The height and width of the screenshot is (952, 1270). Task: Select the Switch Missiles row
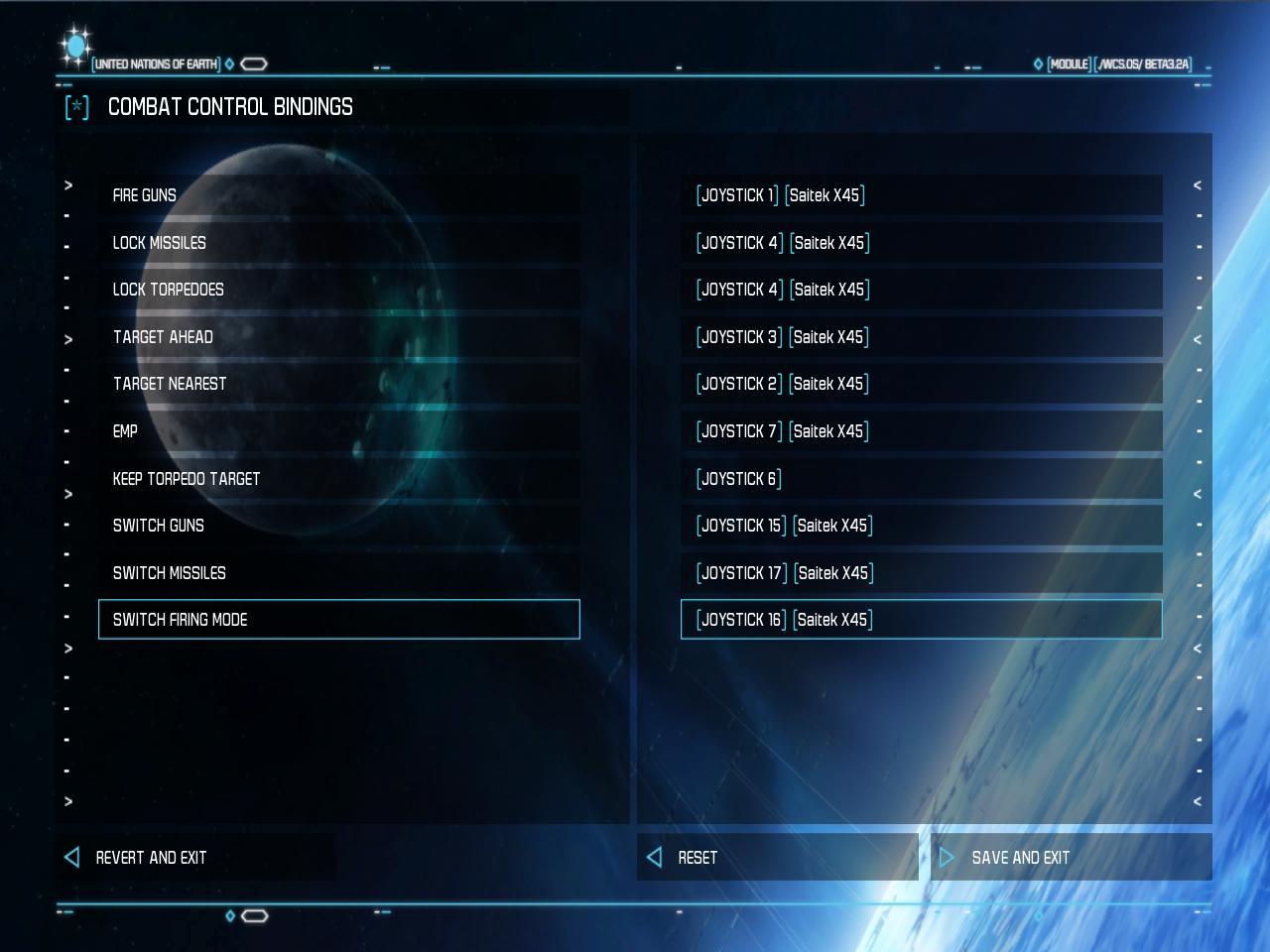pos(338,573)
